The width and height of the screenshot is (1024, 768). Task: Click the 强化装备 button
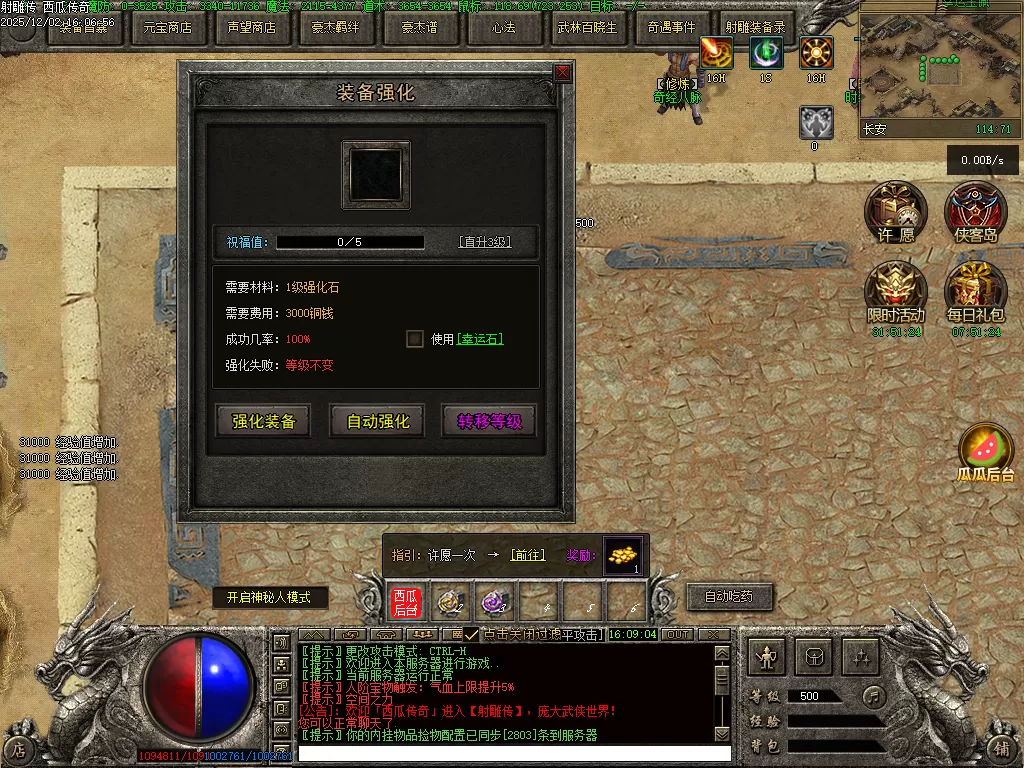tap(264, 421)
